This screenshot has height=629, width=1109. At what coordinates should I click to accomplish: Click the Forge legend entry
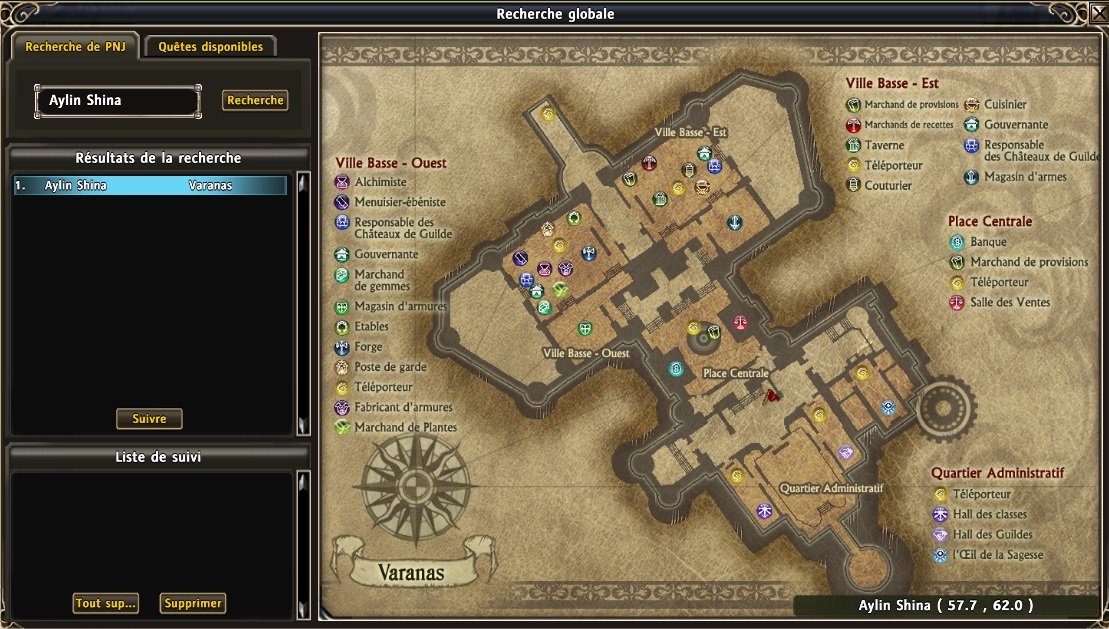coord(369,347)
